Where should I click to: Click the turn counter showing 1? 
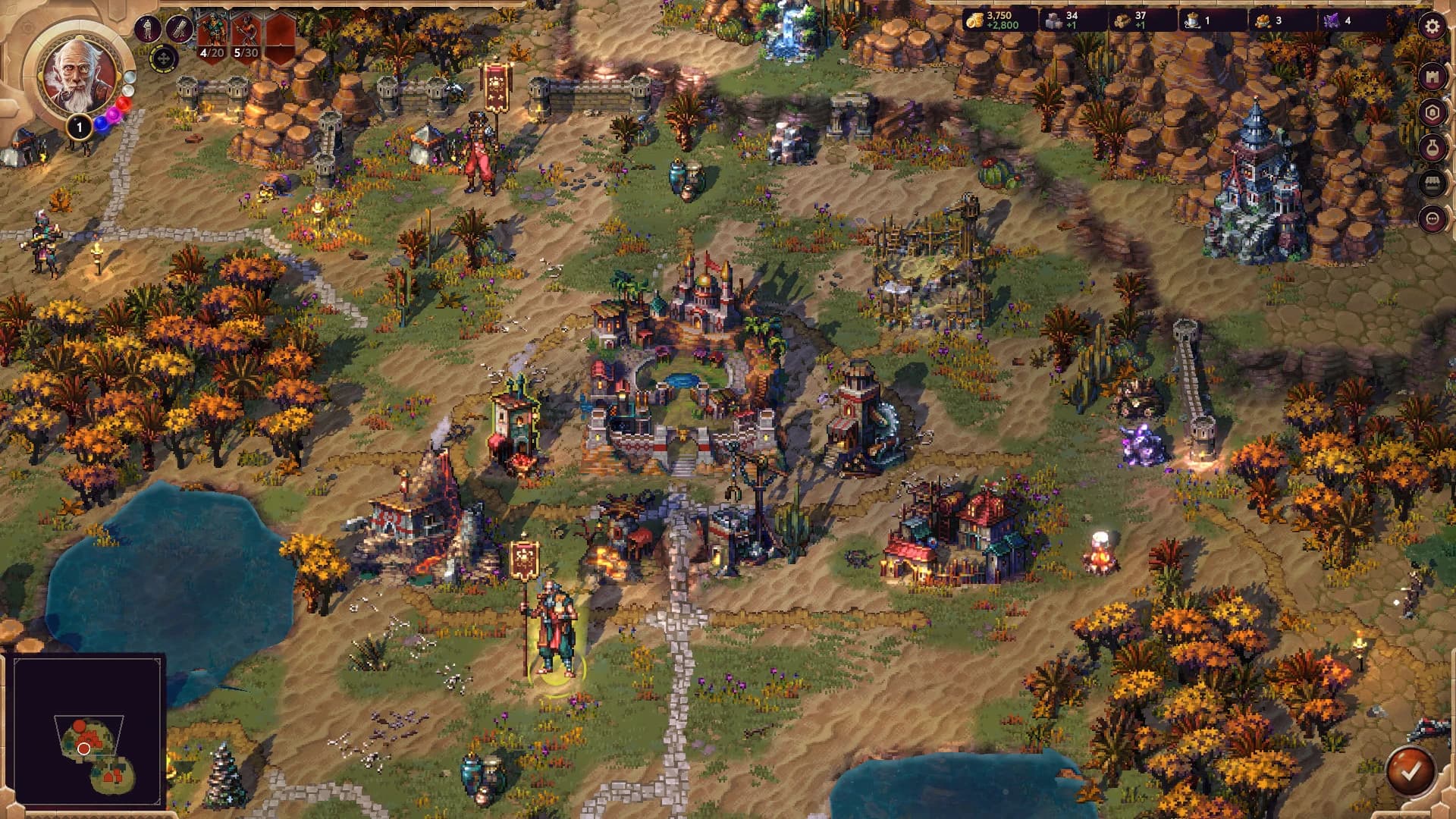(x=79, y=127)
